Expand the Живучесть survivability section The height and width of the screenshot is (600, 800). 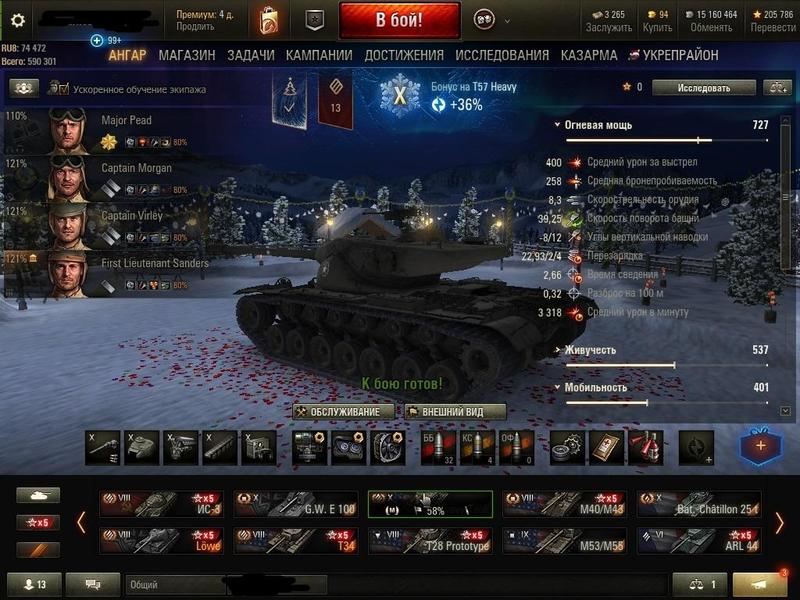point(589,350)
